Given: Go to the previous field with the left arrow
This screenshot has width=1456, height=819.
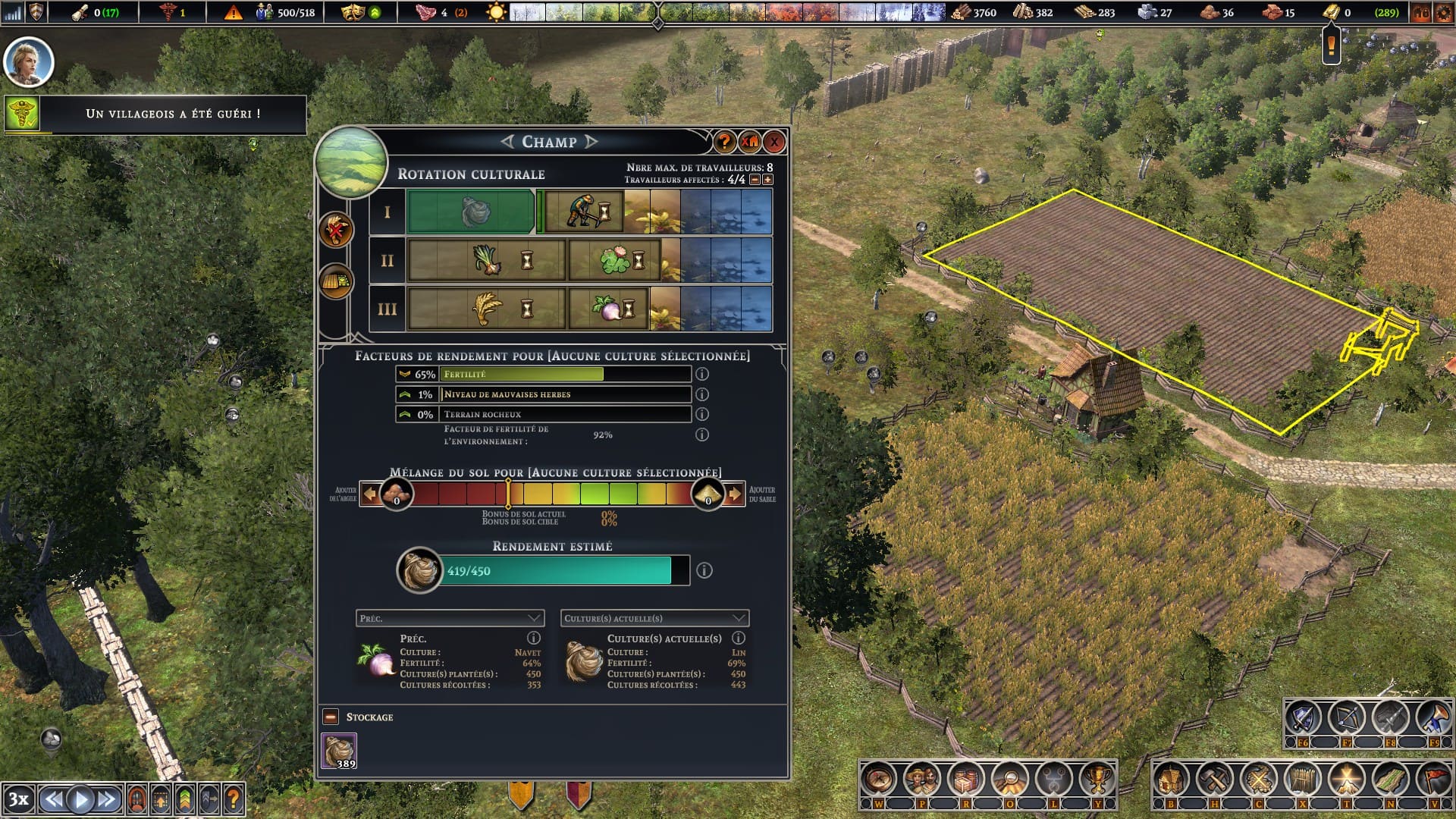Looking at the screenshot, I should tap(507, 142).
